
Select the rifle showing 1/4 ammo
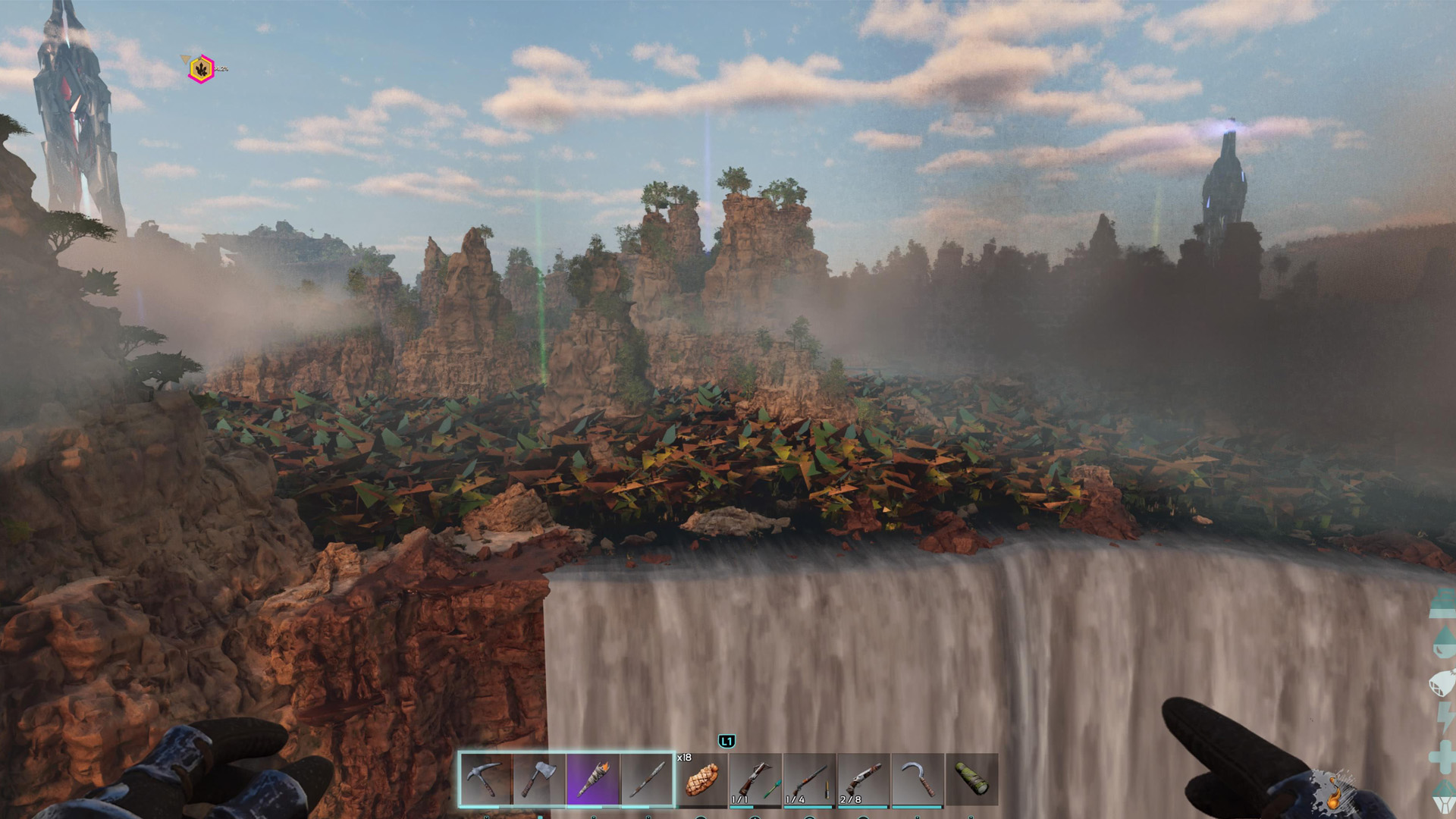click(x=809, y=780)
